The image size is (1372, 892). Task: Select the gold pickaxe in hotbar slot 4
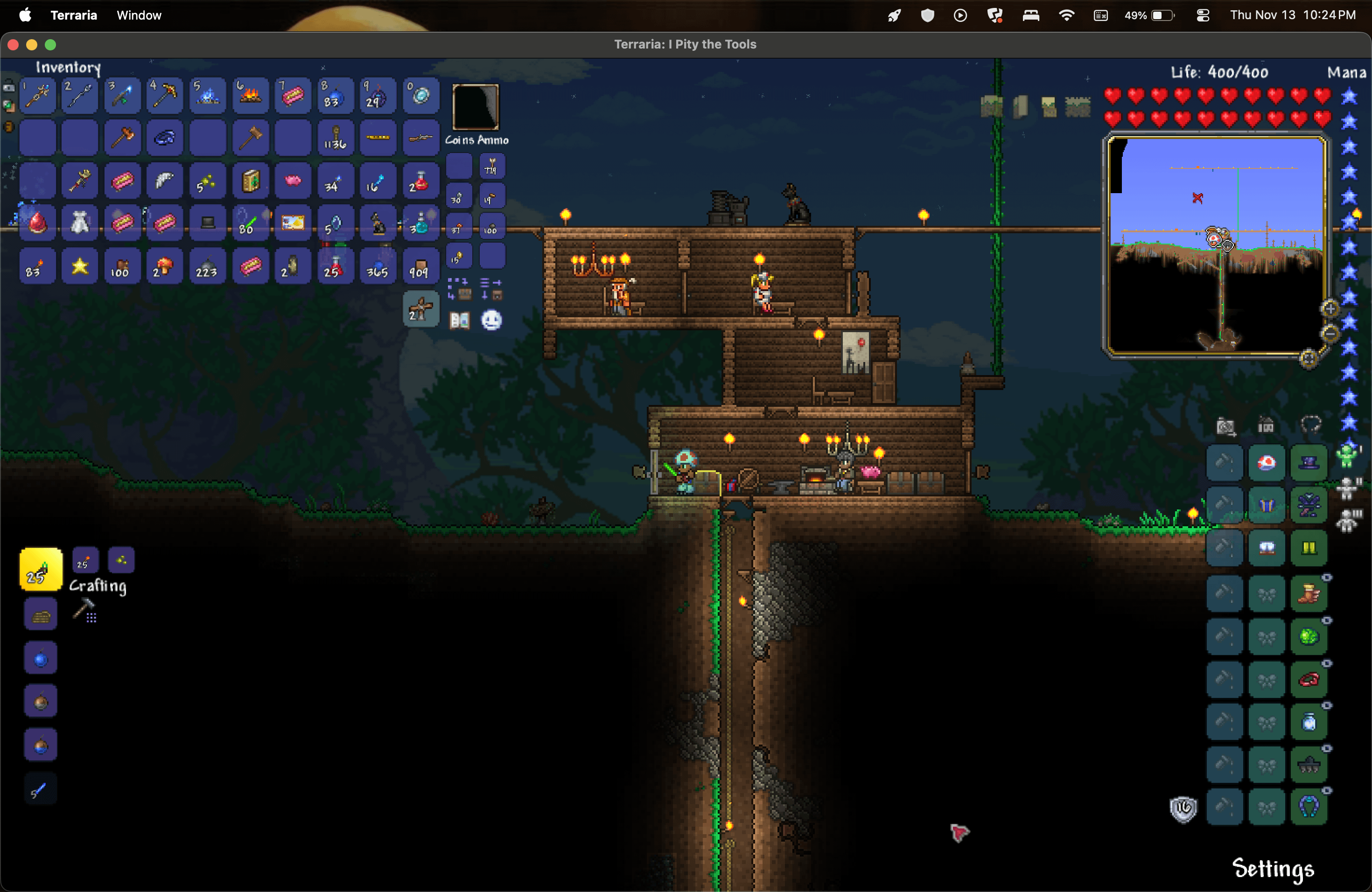(x=165, y=96)
